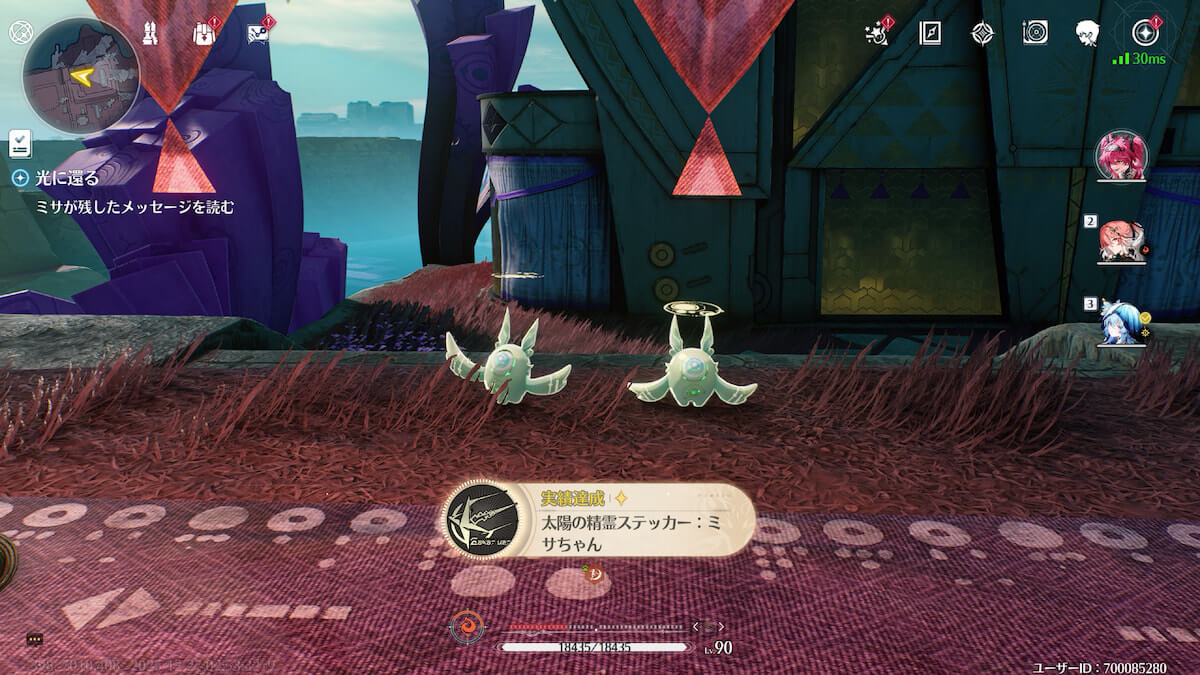Open the quest log checklist icon
Image resolution: width=1200 pixels, height=675 pixels.
(20, 143)
